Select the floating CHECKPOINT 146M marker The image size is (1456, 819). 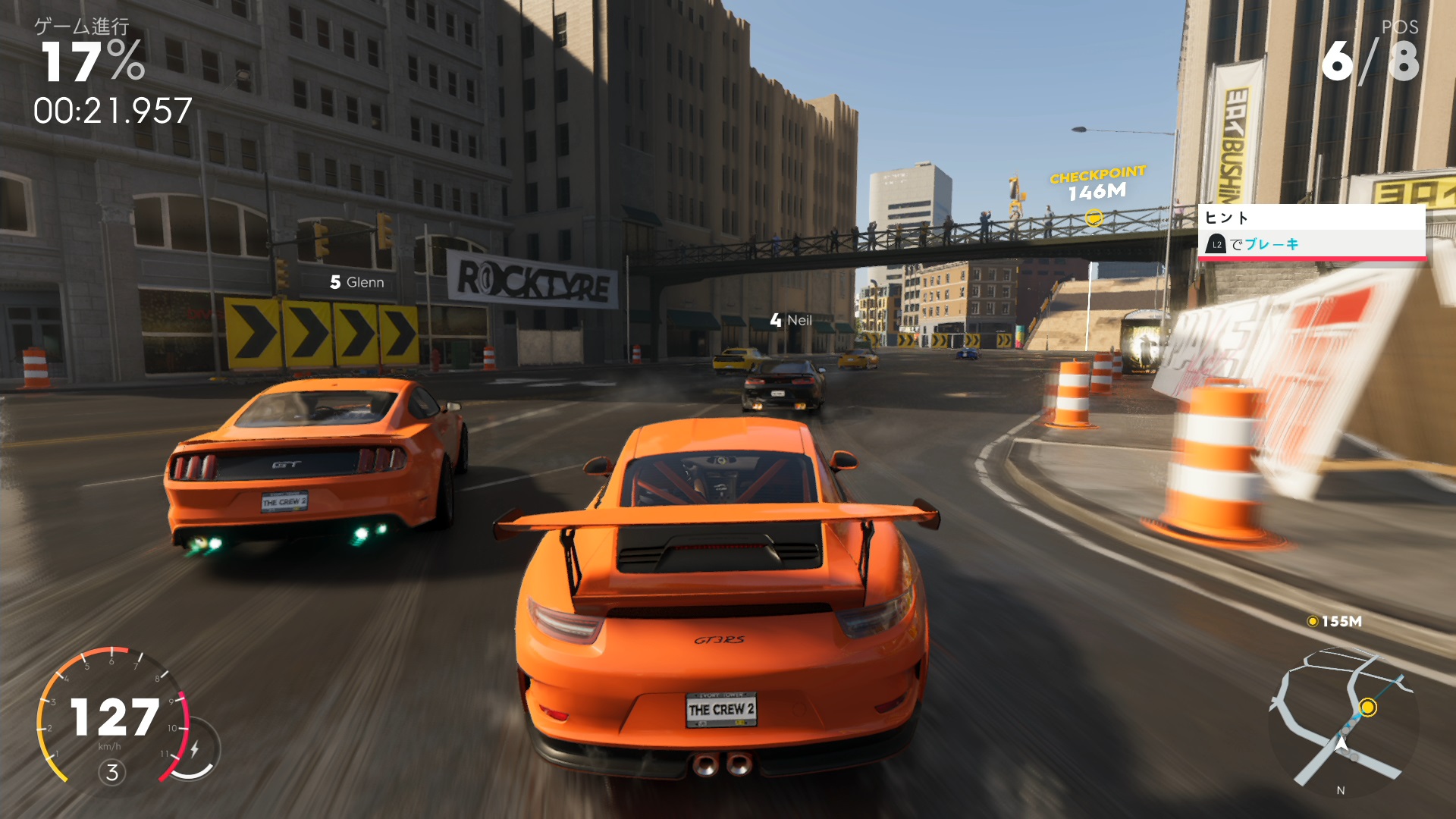(x=1097, y=193)
